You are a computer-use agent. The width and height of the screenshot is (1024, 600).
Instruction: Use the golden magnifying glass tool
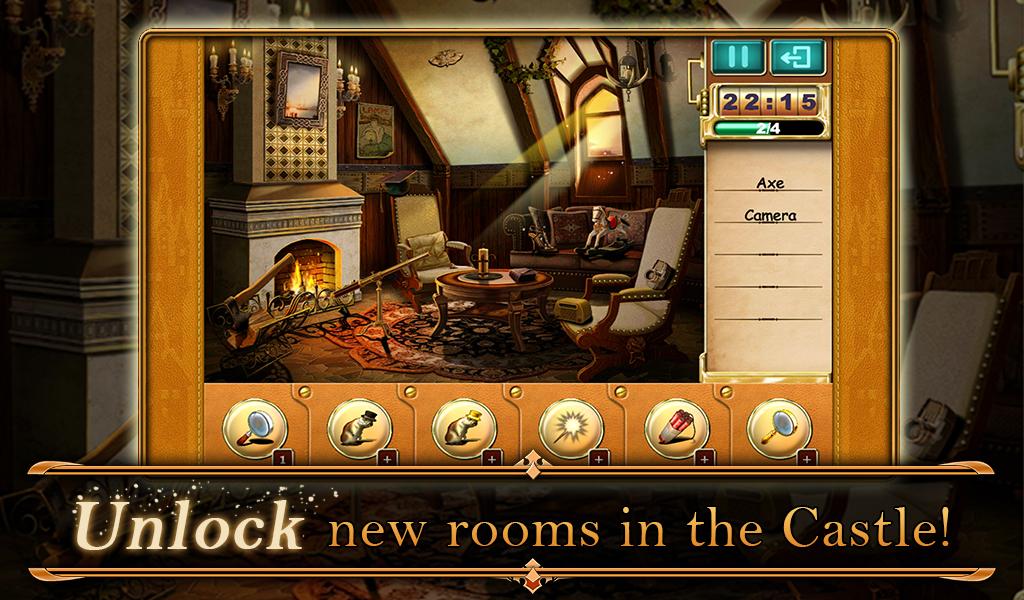(779, 430)
